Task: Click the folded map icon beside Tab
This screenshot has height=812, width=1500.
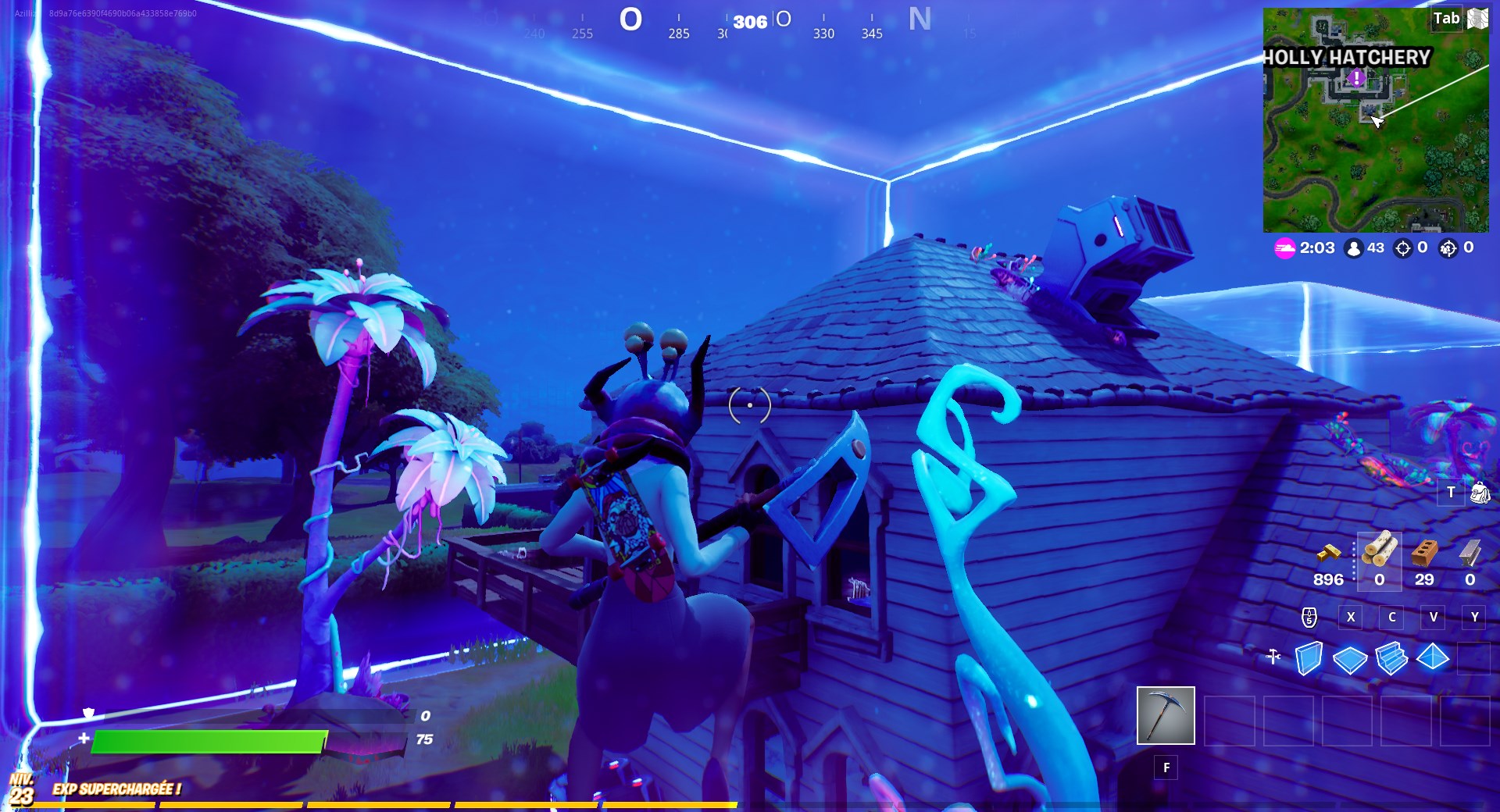Action: click(1477, 19)
